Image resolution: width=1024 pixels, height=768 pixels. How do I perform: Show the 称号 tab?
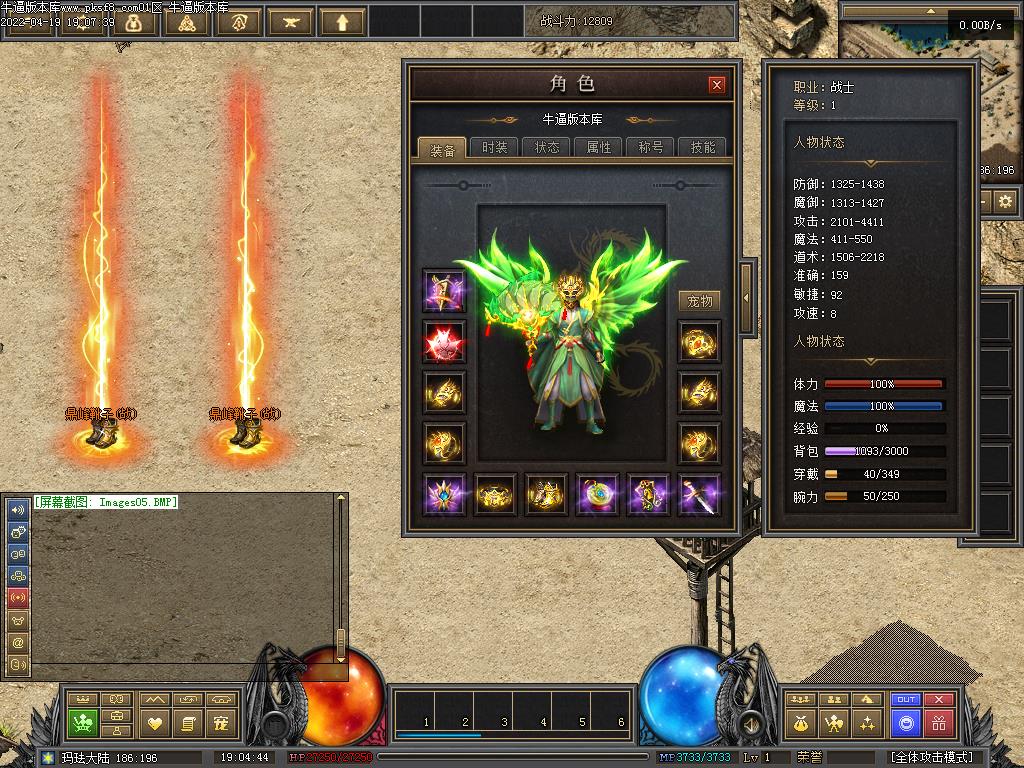tap(651, 147)
